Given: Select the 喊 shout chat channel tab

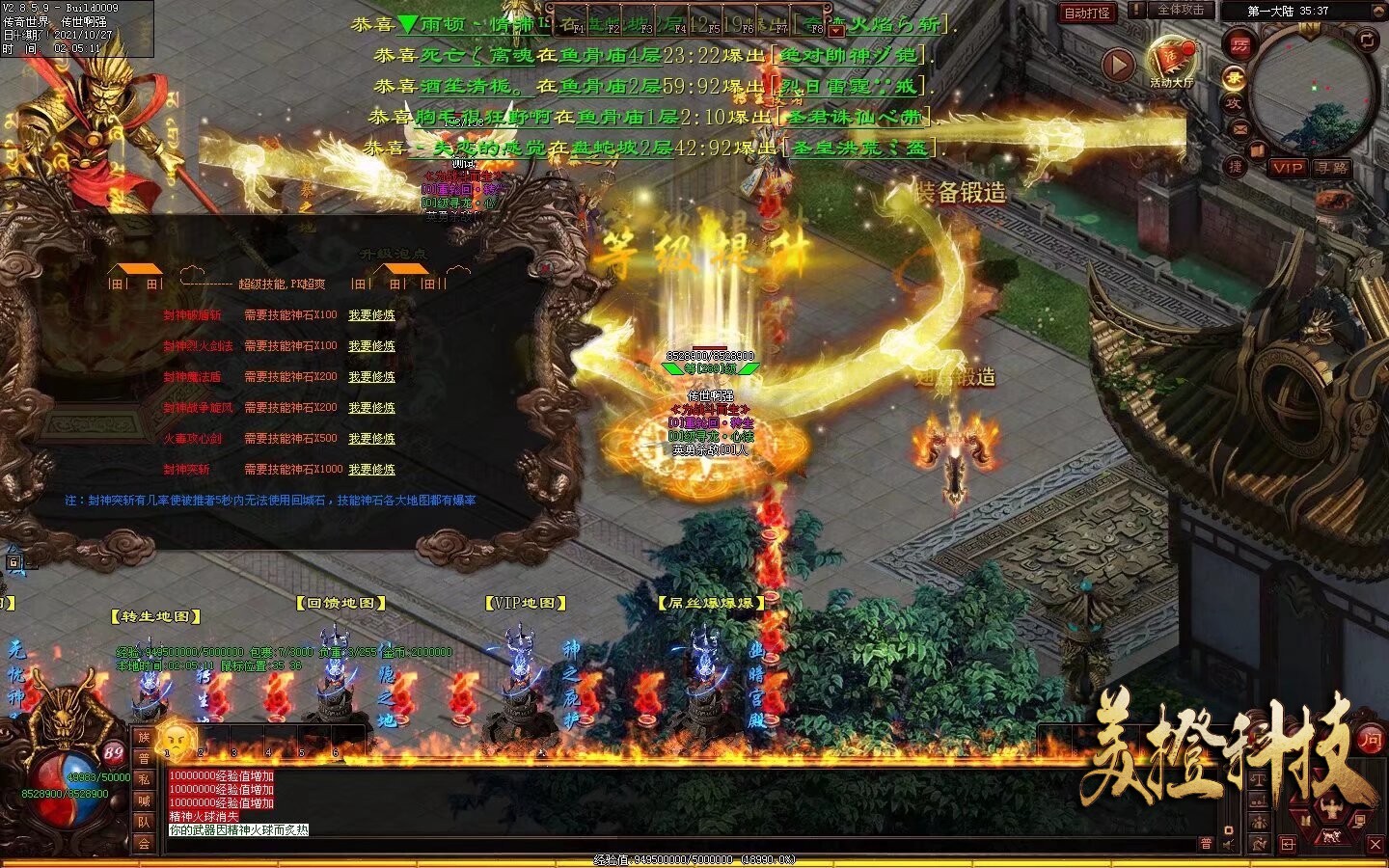Looking at the screenshot, I should (145, 800).
